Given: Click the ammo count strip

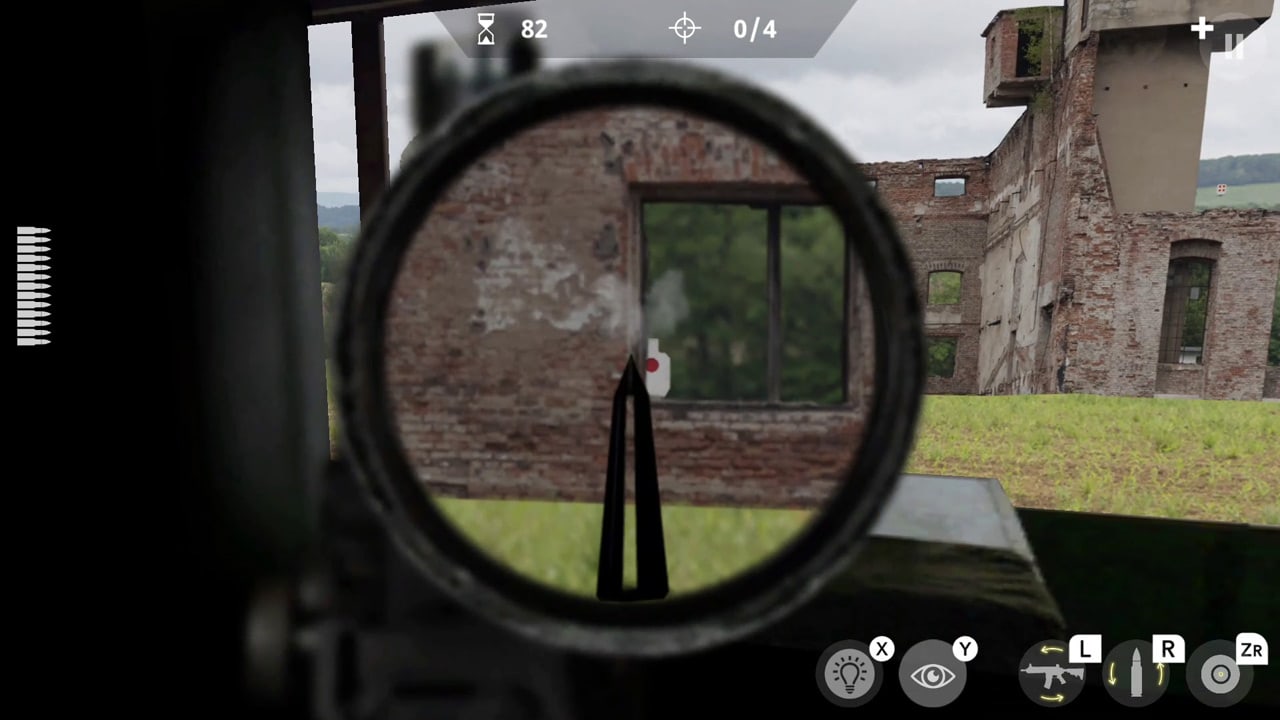Looking at the screenshot, I should coord(31,285).
